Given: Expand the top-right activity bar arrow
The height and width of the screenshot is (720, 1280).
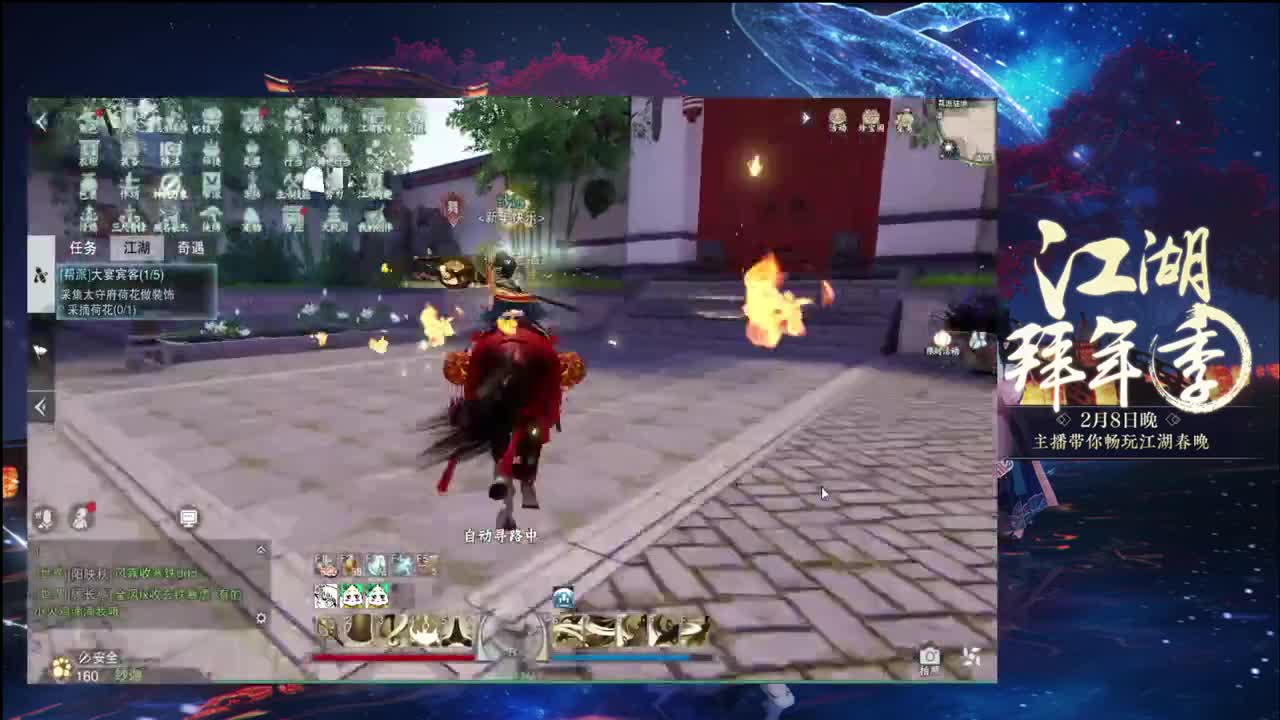Looking at the screenshot, I should coord(806,119).
